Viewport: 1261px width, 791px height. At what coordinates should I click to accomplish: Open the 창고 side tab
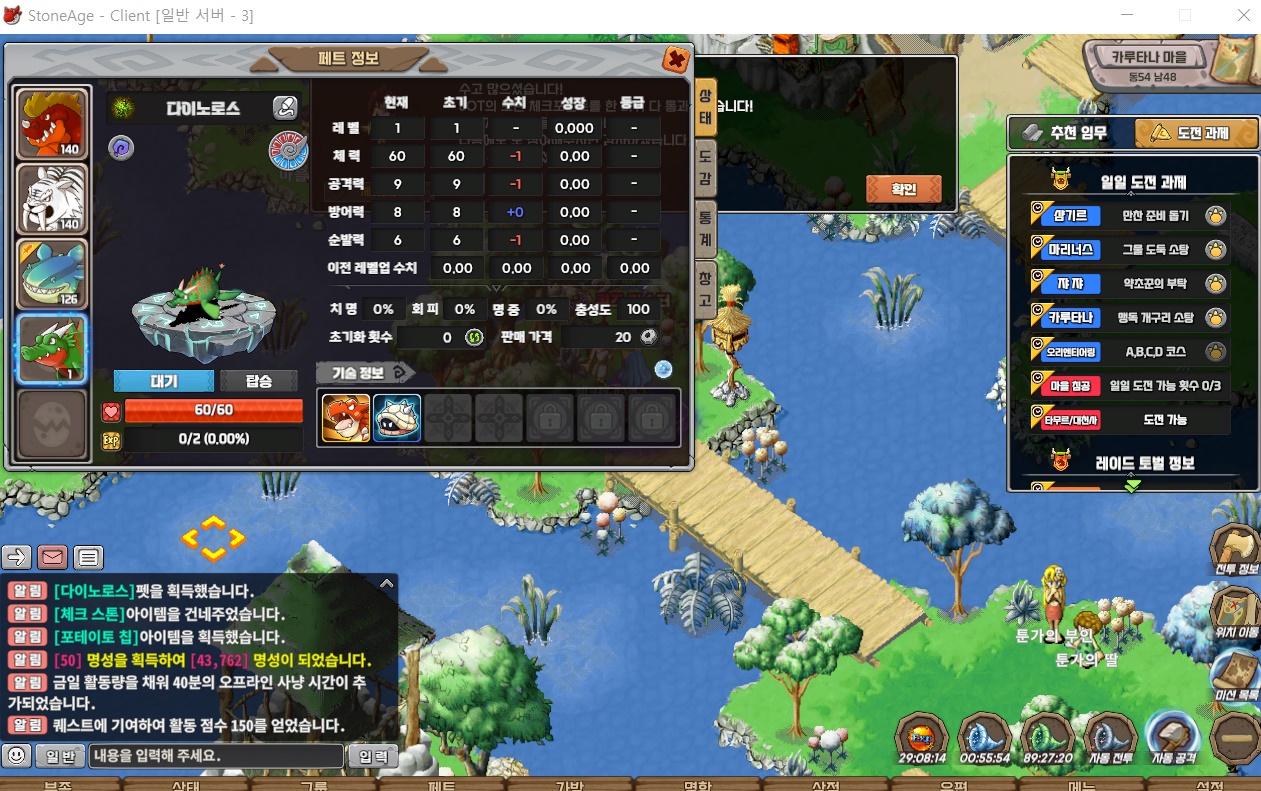pos(705,288)
